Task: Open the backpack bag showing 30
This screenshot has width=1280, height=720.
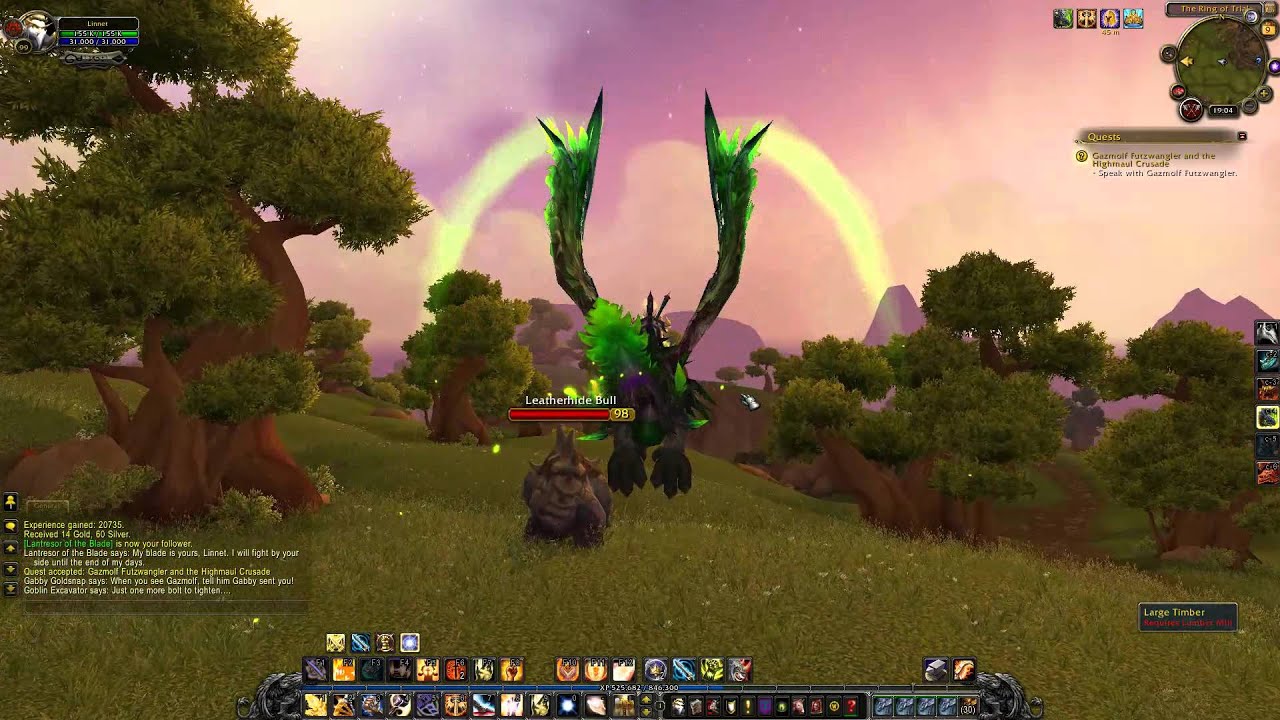Action: 967,706
